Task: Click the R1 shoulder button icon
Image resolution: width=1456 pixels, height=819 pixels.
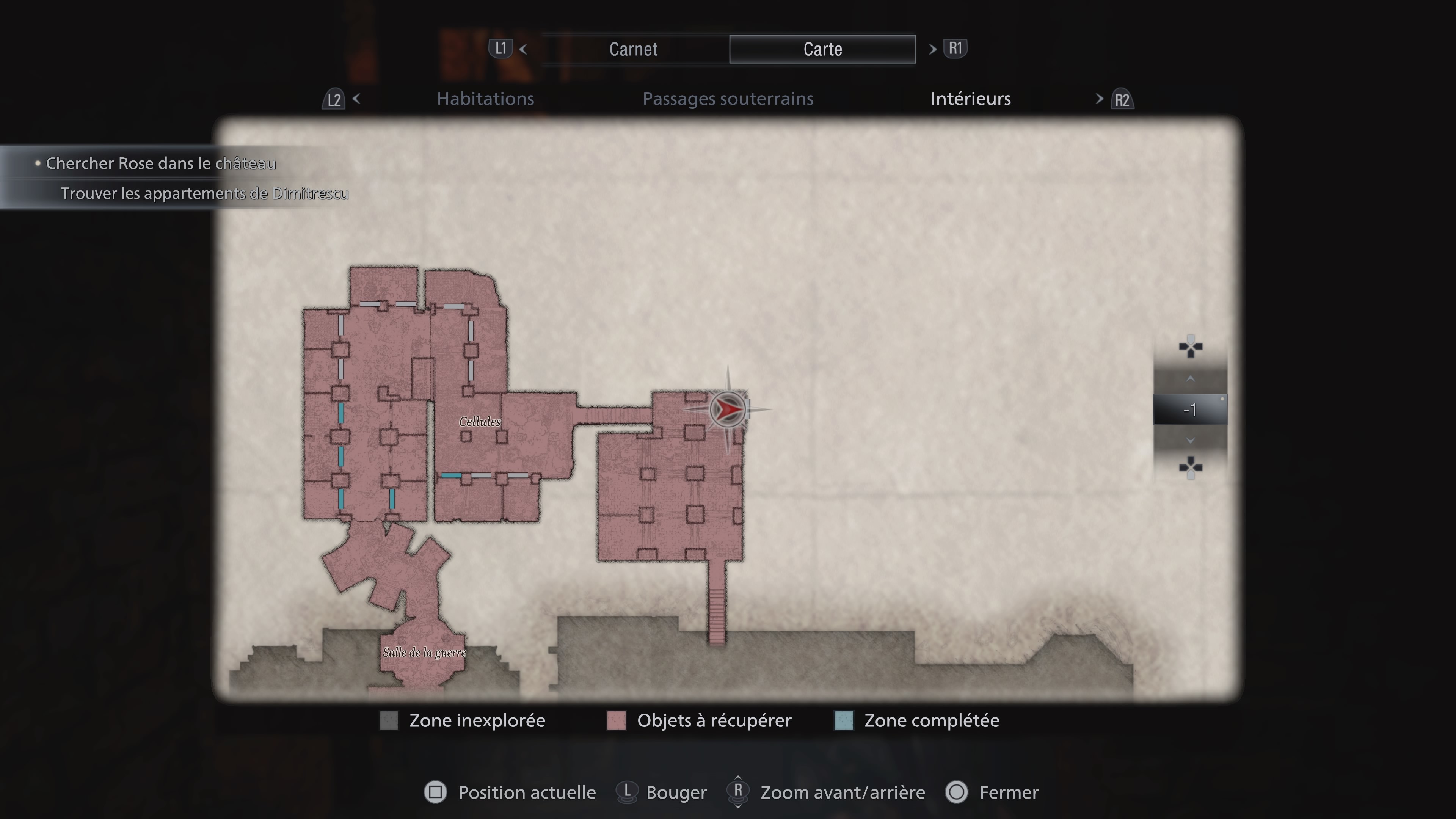Action: coord(955,49)
